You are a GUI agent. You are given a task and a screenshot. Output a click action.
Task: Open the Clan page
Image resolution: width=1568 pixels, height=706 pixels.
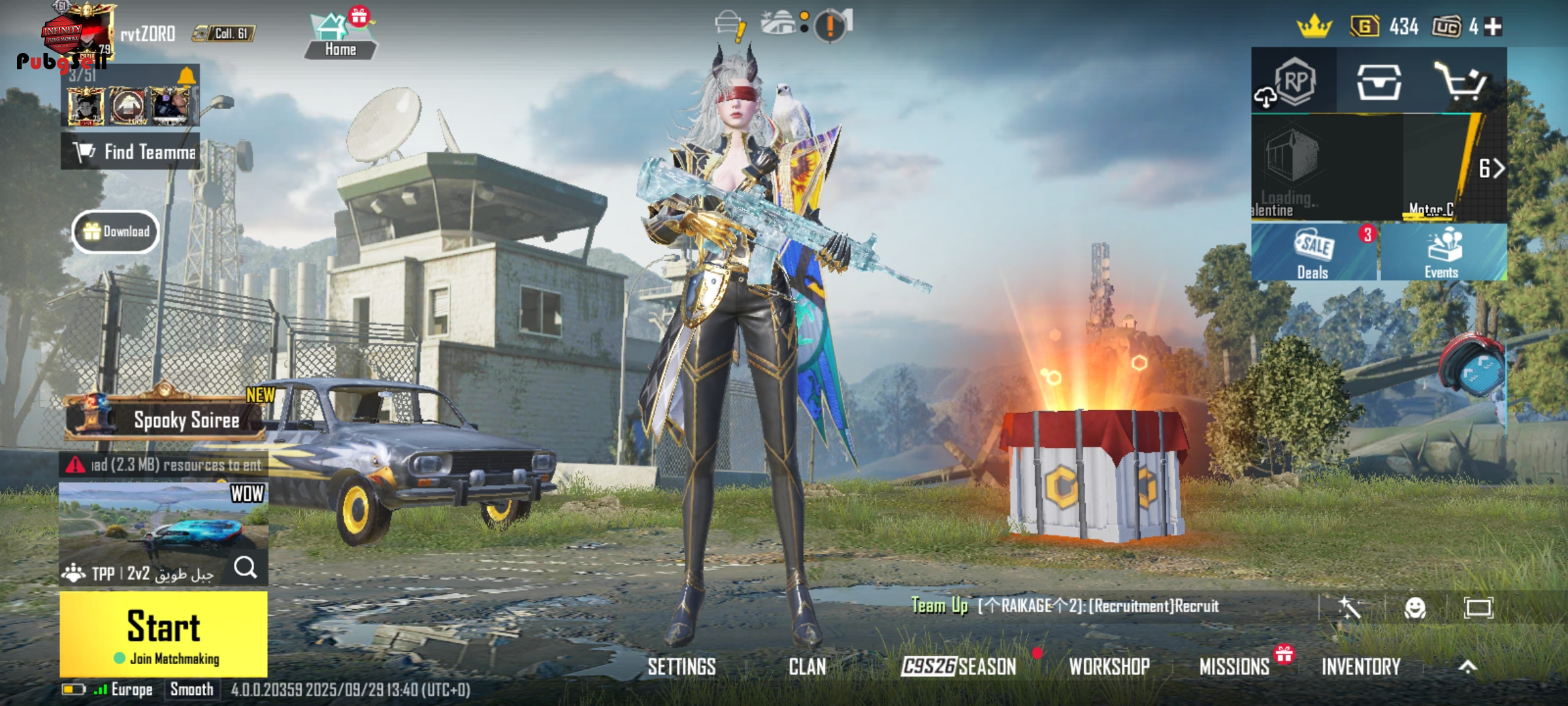pyautogui.click(x=807, y=667)
